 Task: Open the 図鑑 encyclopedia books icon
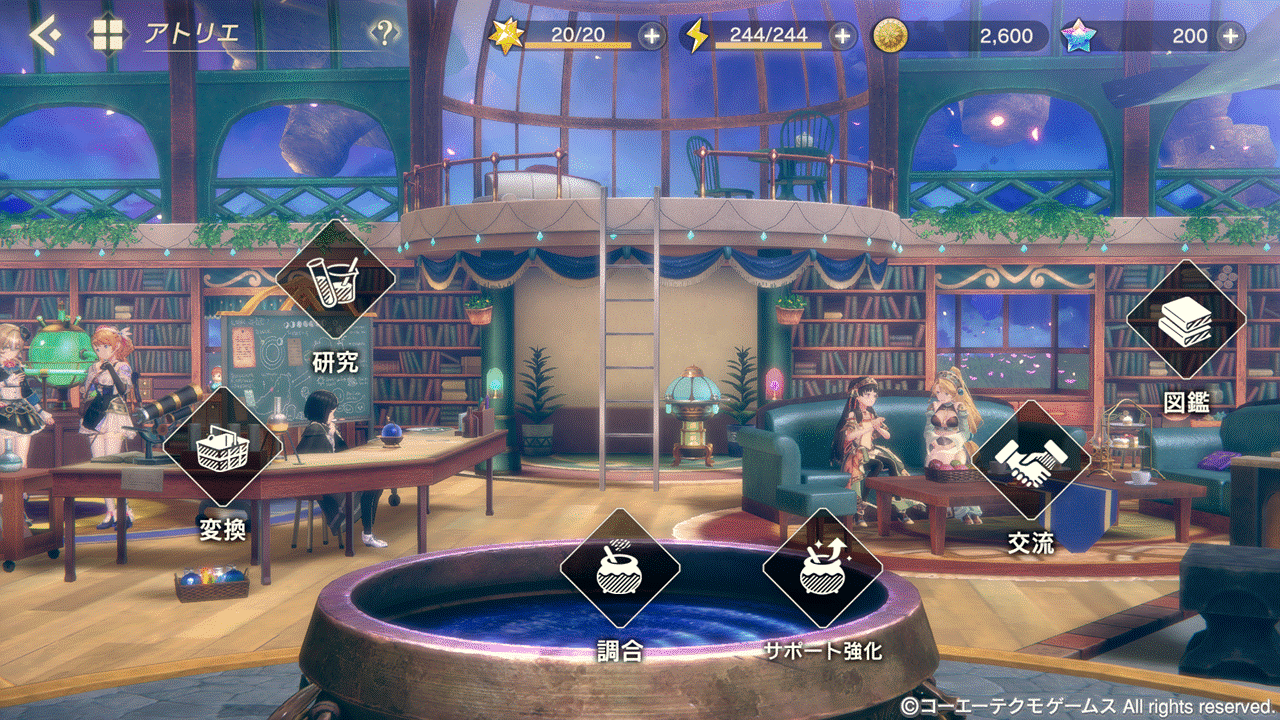[x=1186, y=321]
